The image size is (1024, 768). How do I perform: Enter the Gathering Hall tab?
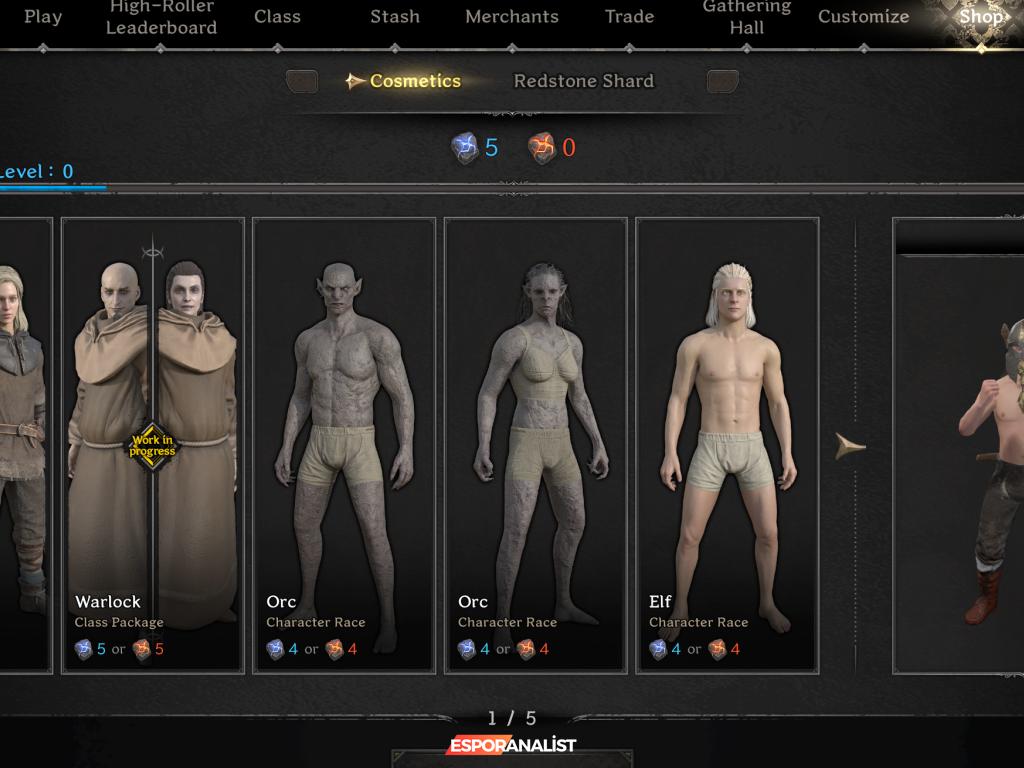tap(747, 18)
